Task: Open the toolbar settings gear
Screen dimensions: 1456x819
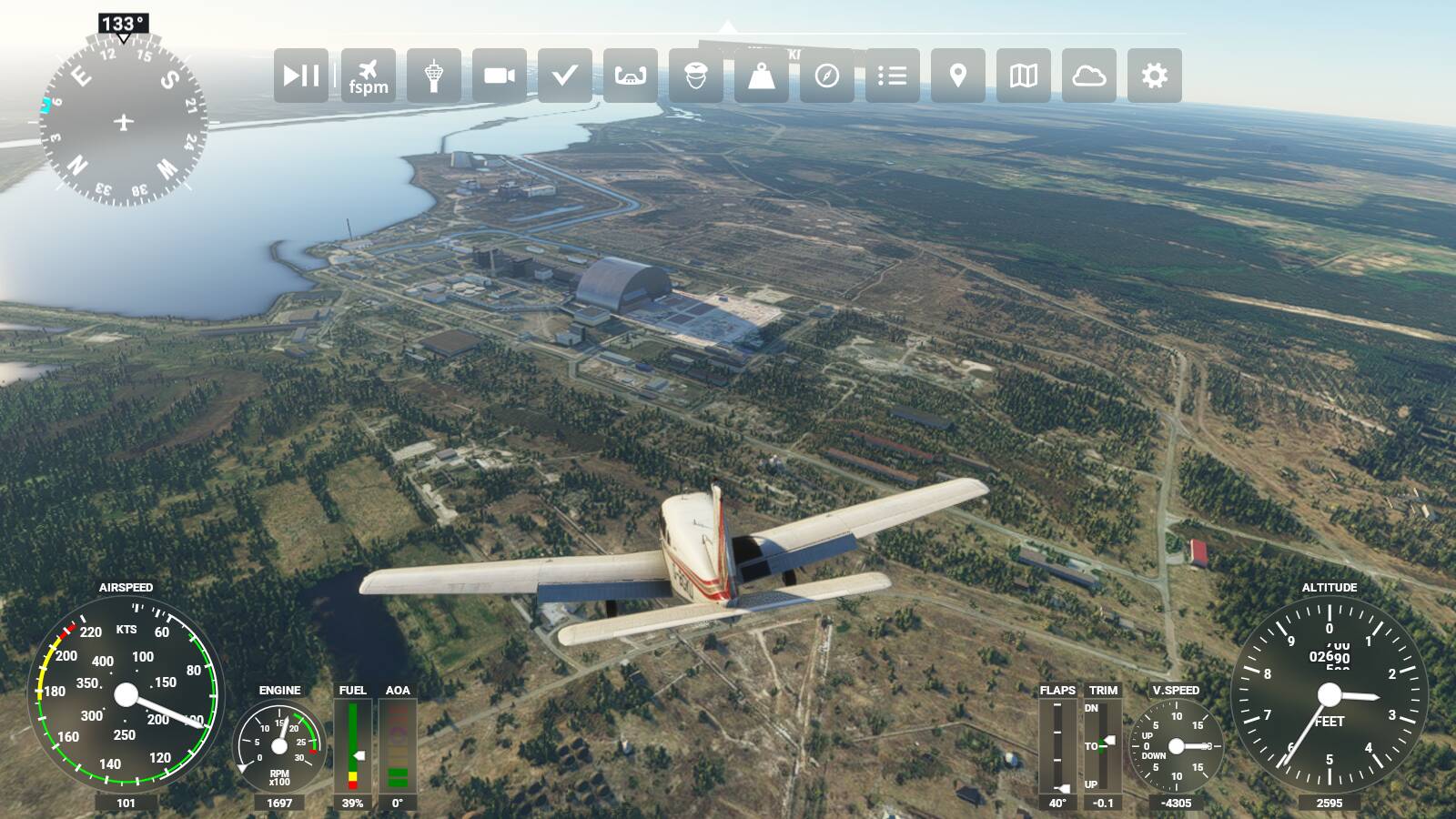Action: click(1155, 76)
